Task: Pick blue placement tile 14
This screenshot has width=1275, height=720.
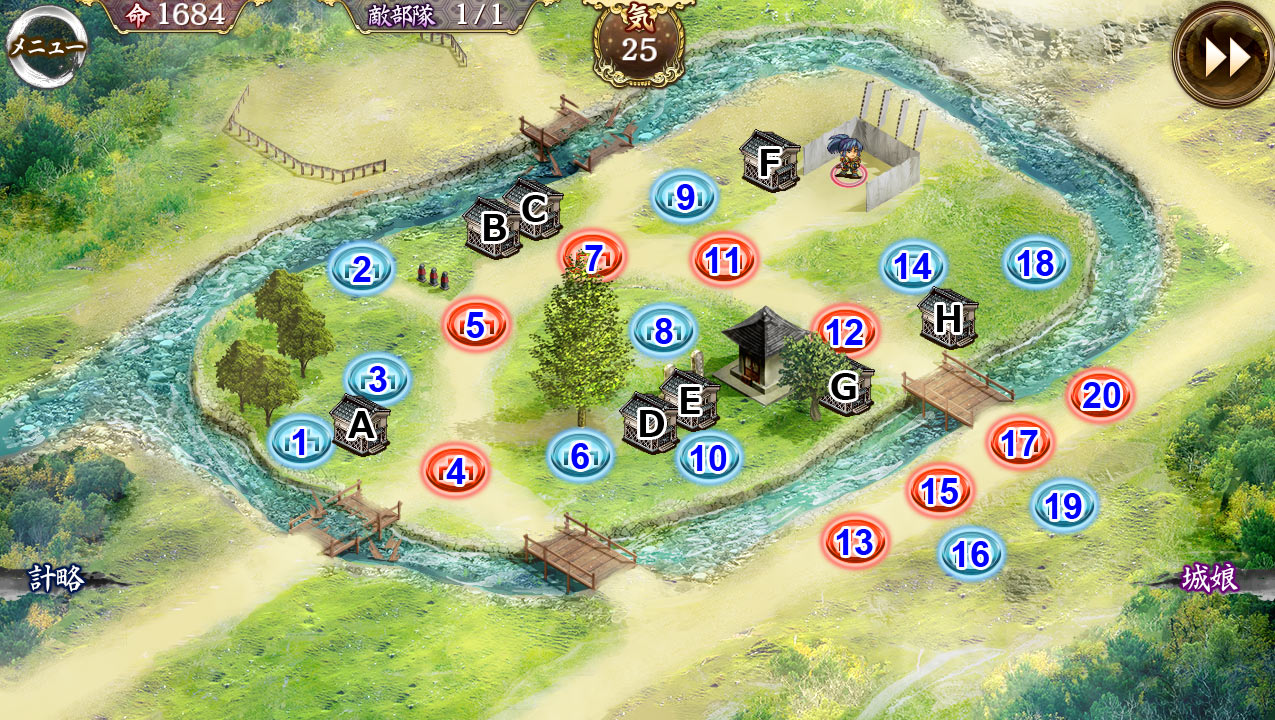Action: [x=913, y=267]
